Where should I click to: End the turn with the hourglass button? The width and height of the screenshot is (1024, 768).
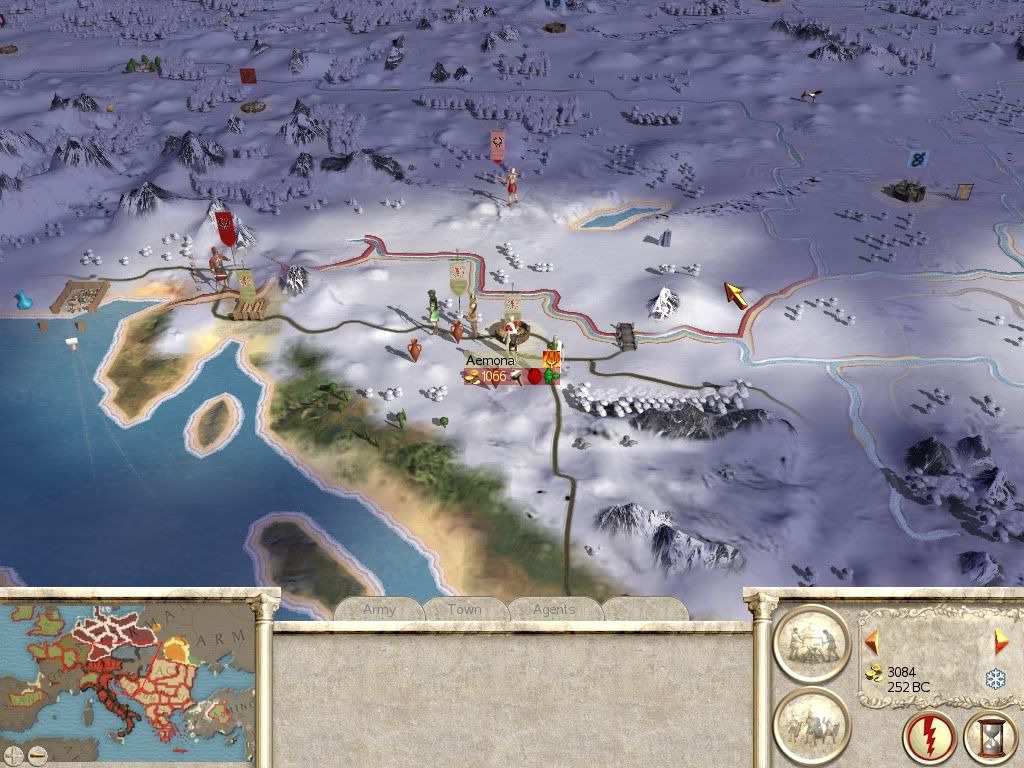click(x=989, y=739)
